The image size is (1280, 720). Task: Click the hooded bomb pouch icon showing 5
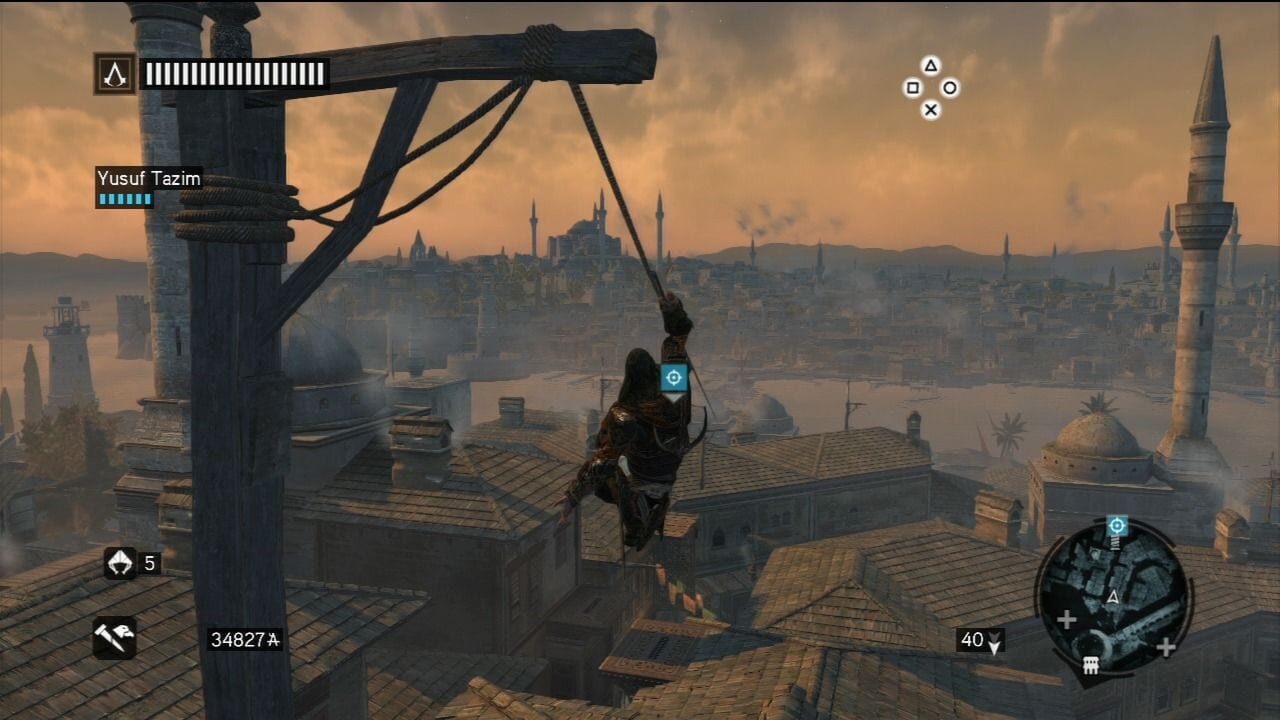pyautogui.click(x=120, y=564)
